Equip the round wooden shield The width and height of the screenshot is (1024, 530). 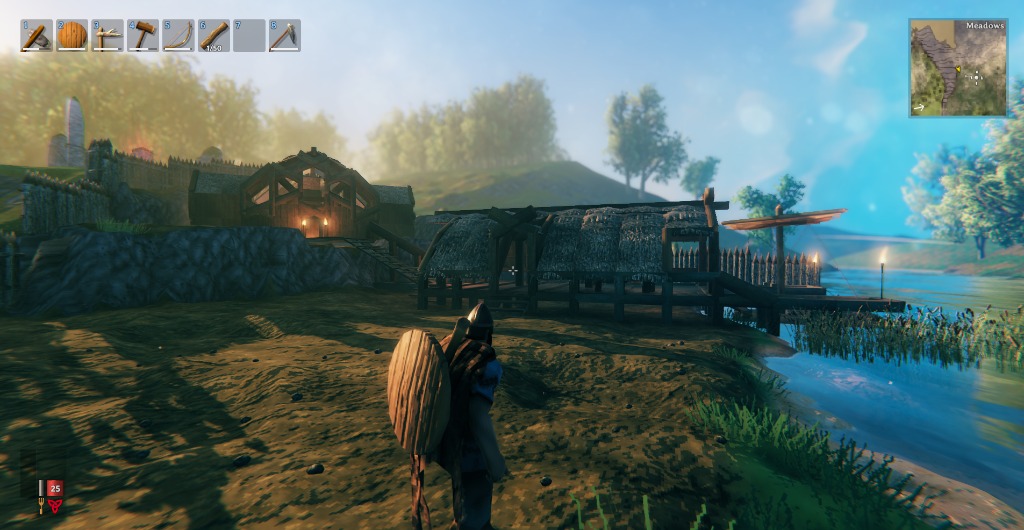click(x=72, y=36)
